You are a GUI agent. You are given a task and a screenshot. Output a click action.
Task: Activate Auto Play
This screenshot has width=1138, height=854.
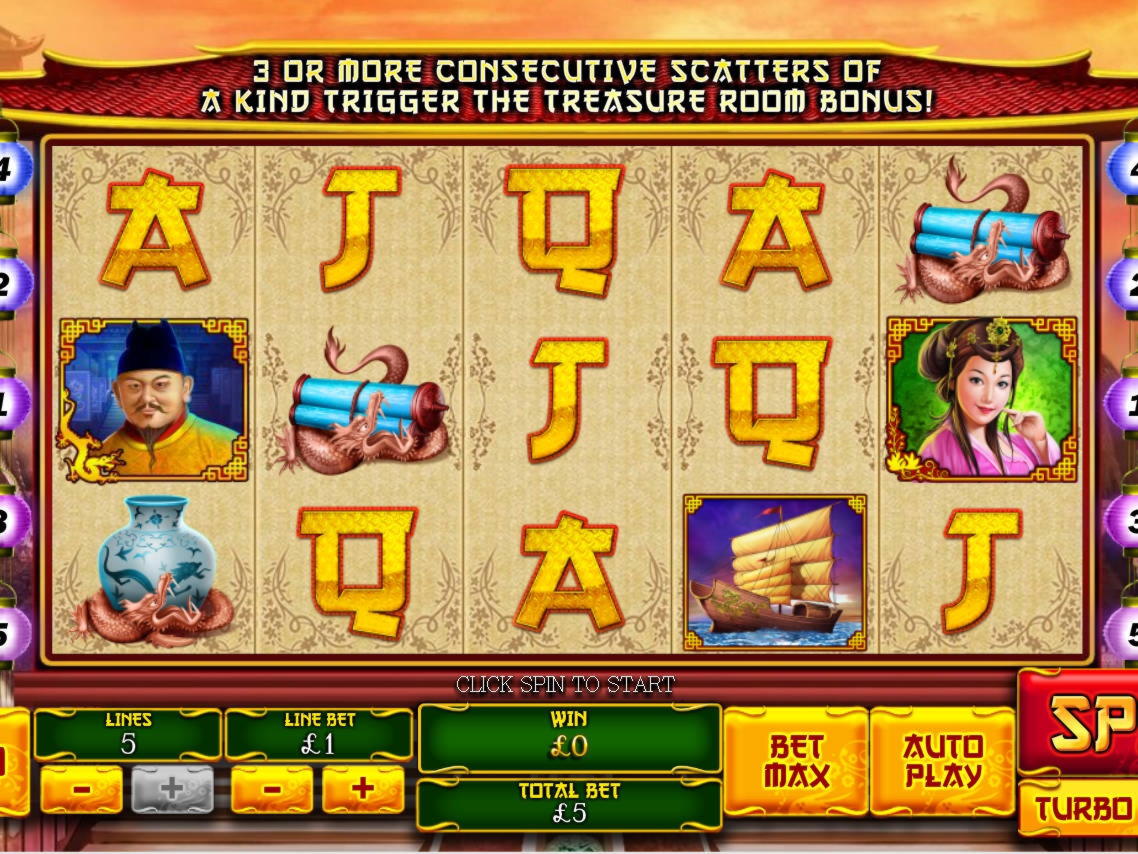pyautogui.click(x=942, y=761)
